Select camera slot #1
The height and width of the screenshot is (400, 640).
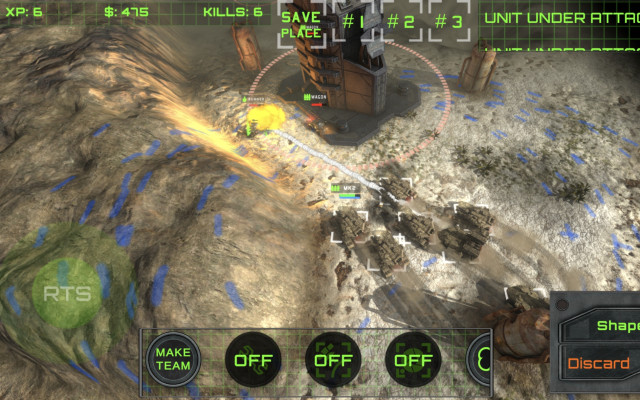click(352, 21)
